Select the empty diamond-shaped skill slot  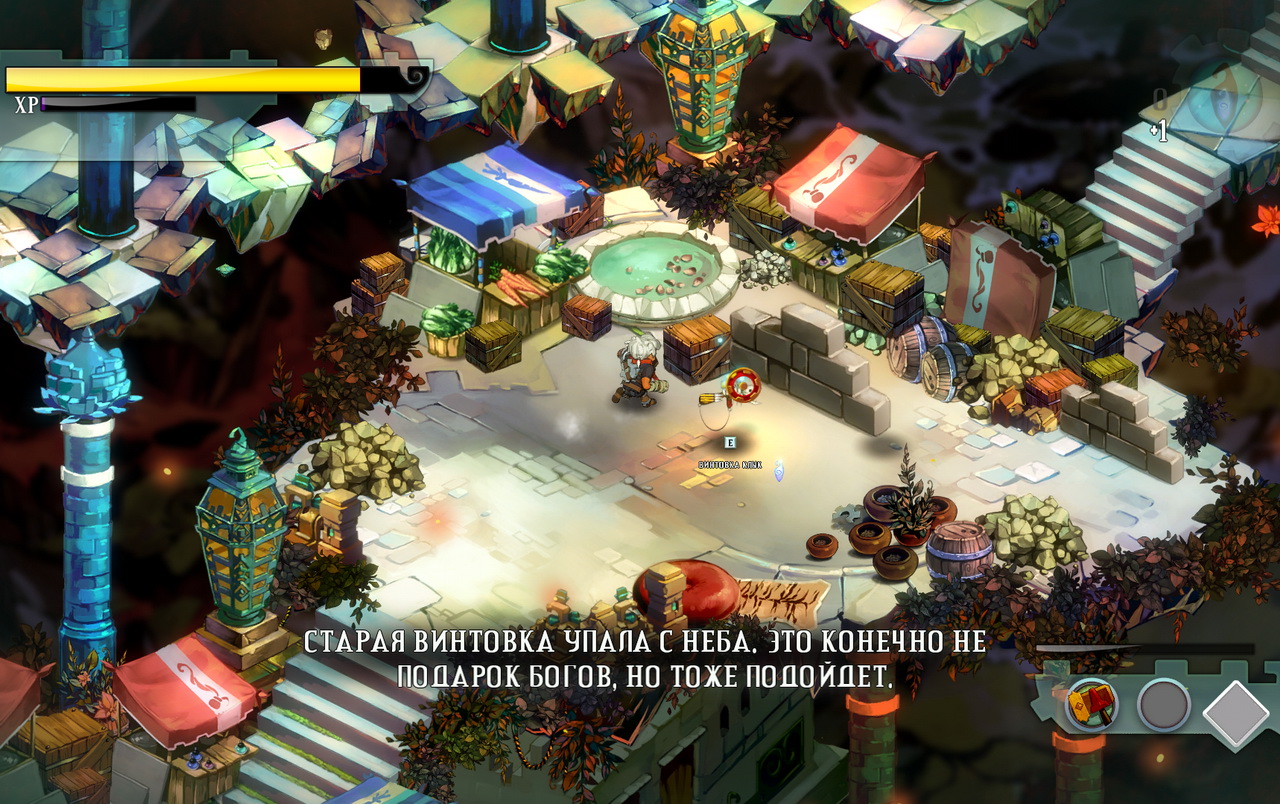[x=1236, y=713]
